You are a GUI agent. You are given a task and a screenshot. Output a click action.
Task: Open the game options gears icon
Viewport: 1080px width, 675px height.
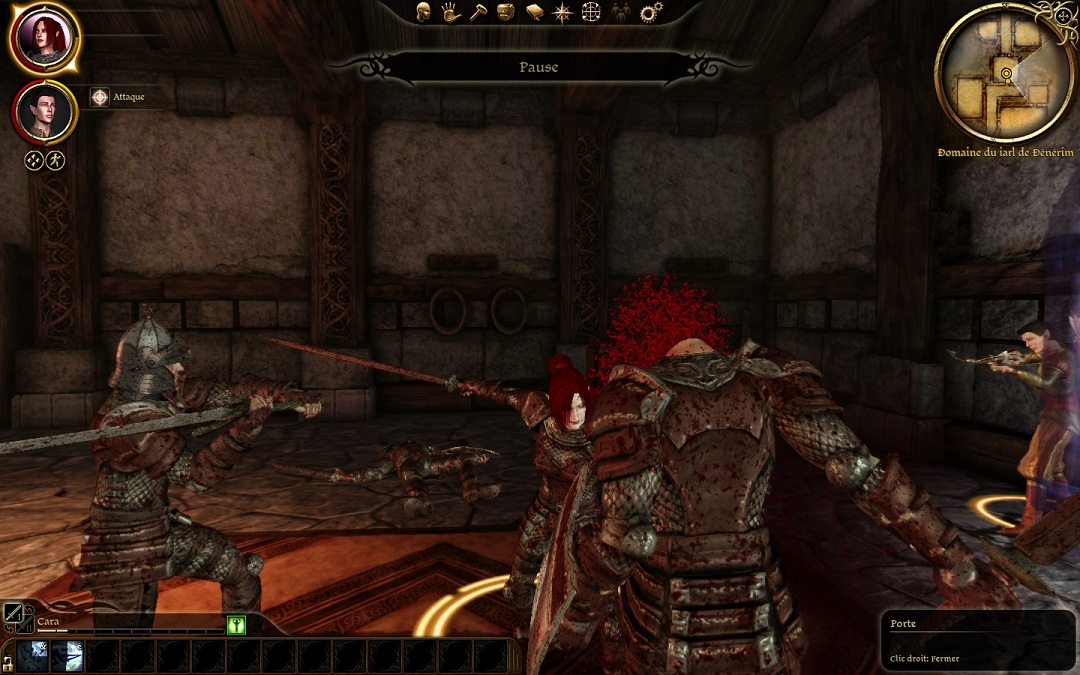pyautogui.click(x=651, y=12)
